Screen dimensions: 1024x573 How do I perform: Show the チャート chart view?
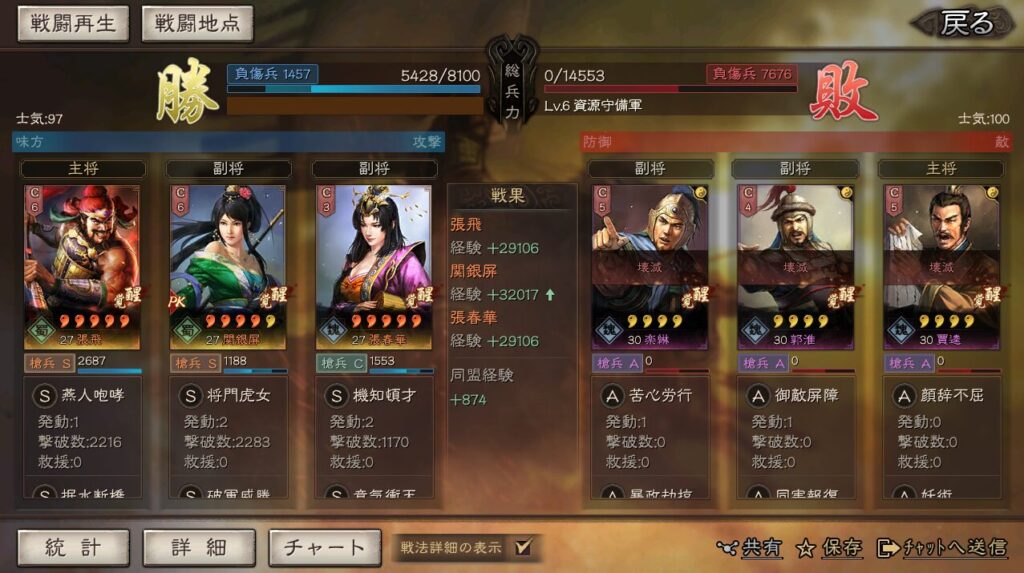(x=324, y=547)
